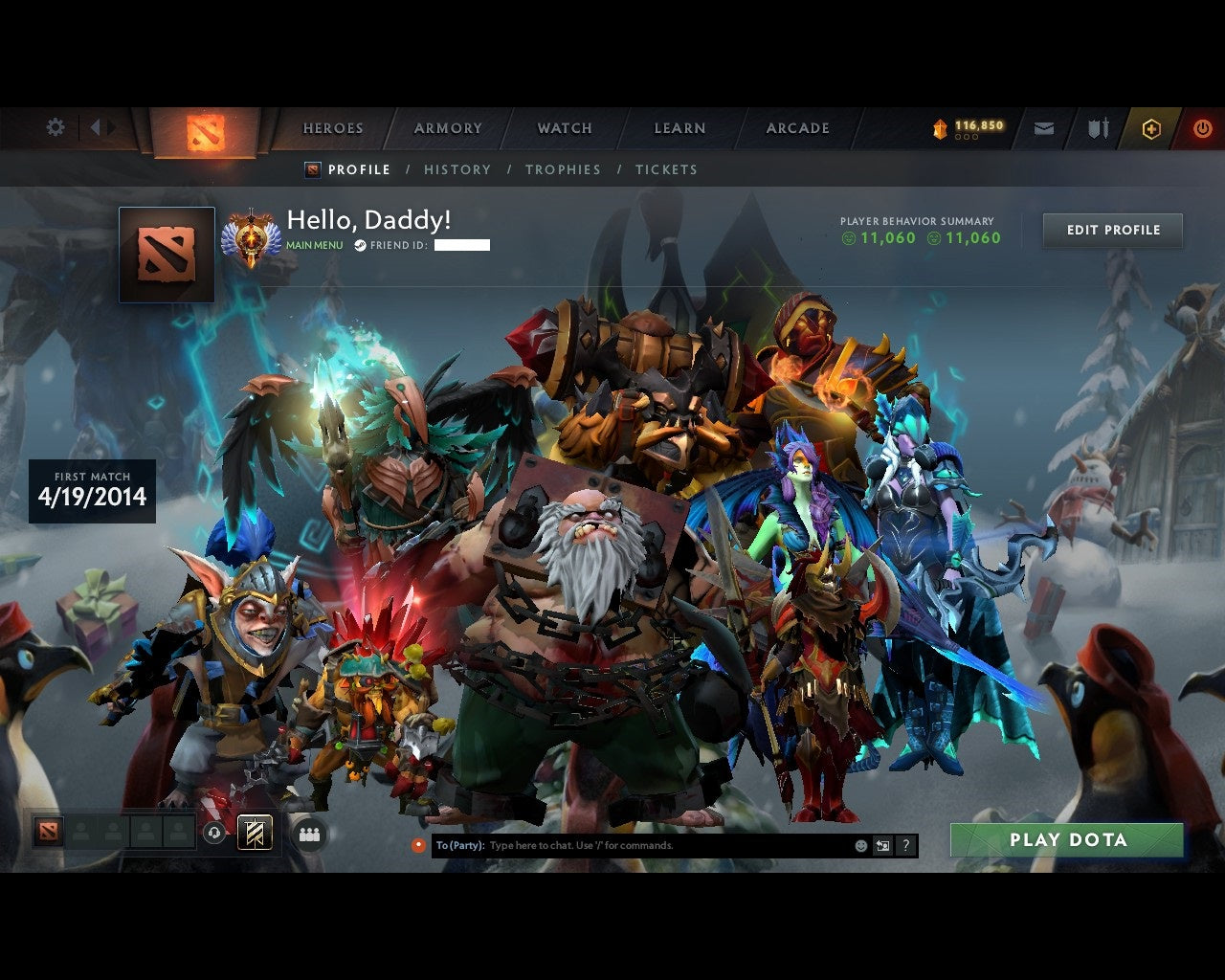Switch to the HISTORY tab
Viewport: 1225px width, 980px height.
pos(457,169)
